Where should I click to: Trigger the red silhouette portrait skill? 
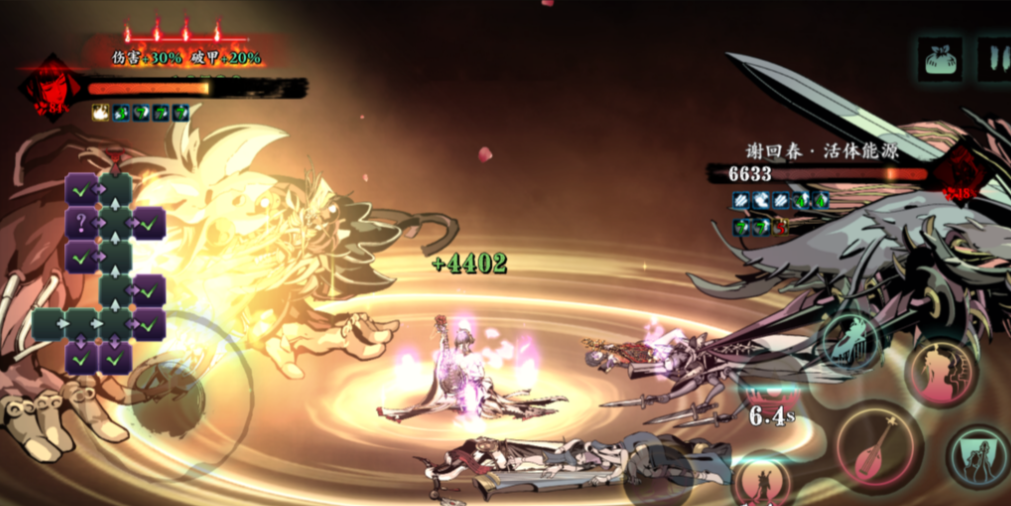point(940,371)
